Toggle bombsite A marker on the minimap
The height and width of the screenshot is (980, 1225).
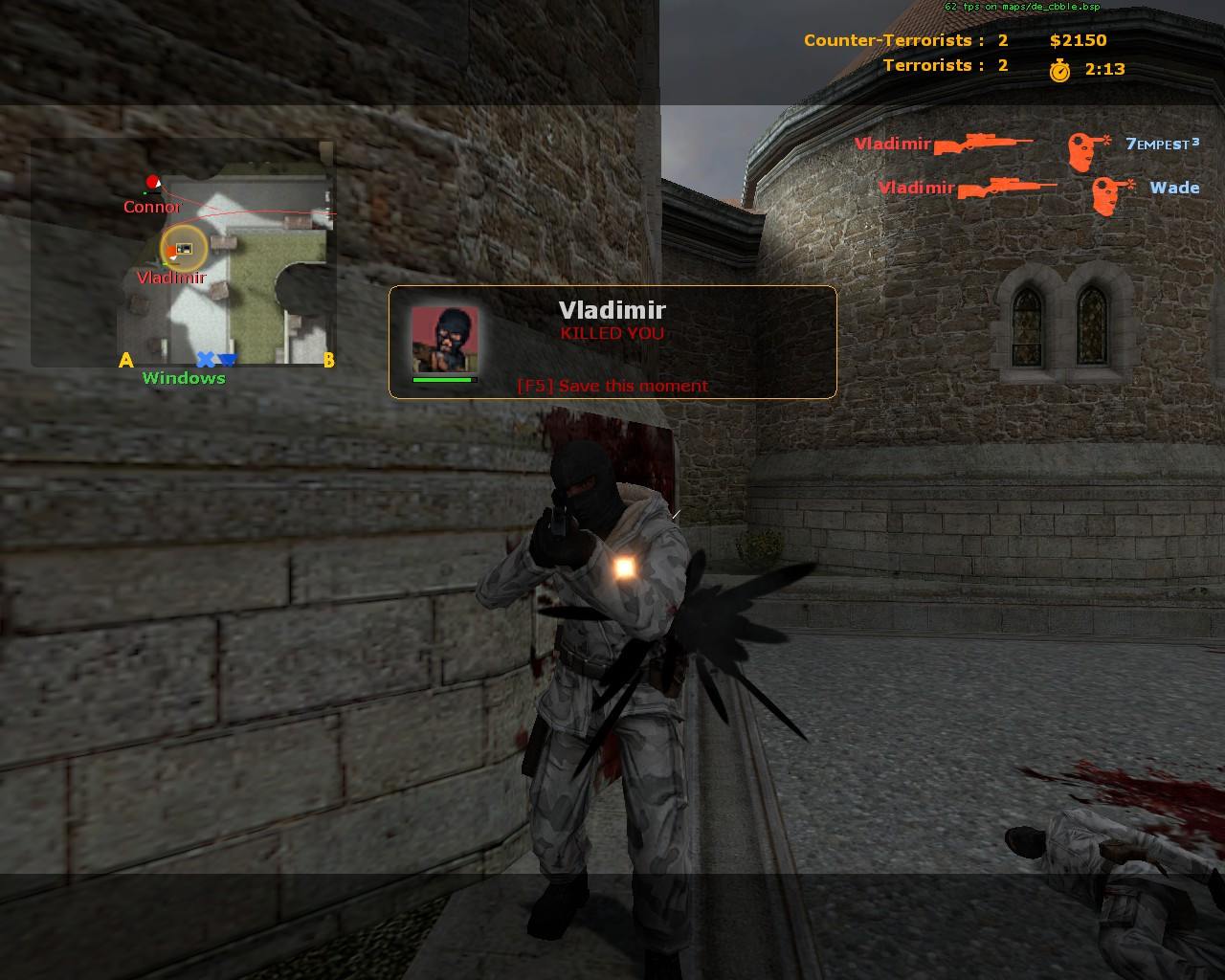point(125,361)
